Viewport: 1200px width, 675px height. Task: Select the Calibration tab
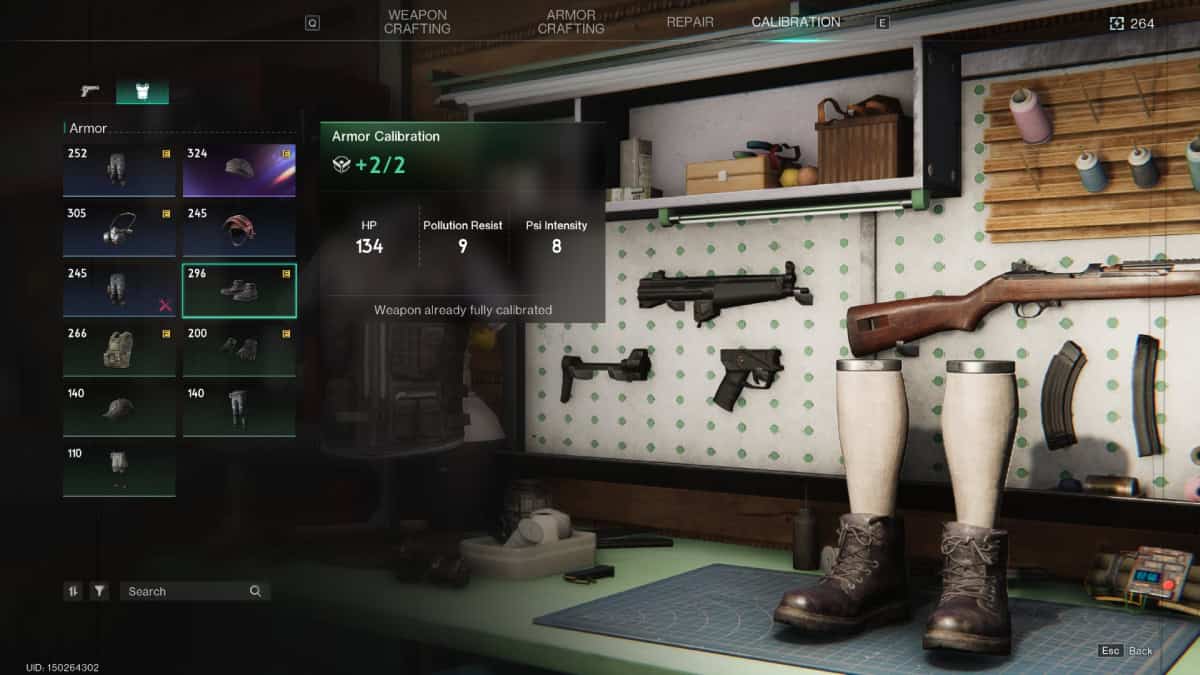pyautogui.click(x=796, y=22)
